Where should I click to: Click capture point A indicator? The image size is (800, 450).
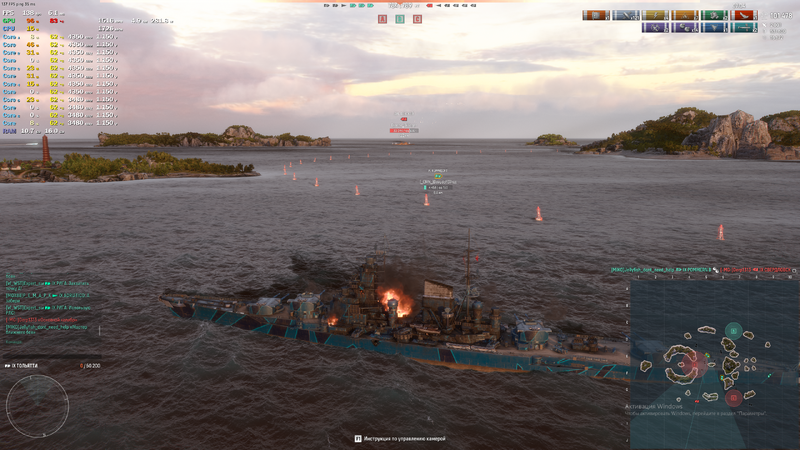(x=383, y=19)
